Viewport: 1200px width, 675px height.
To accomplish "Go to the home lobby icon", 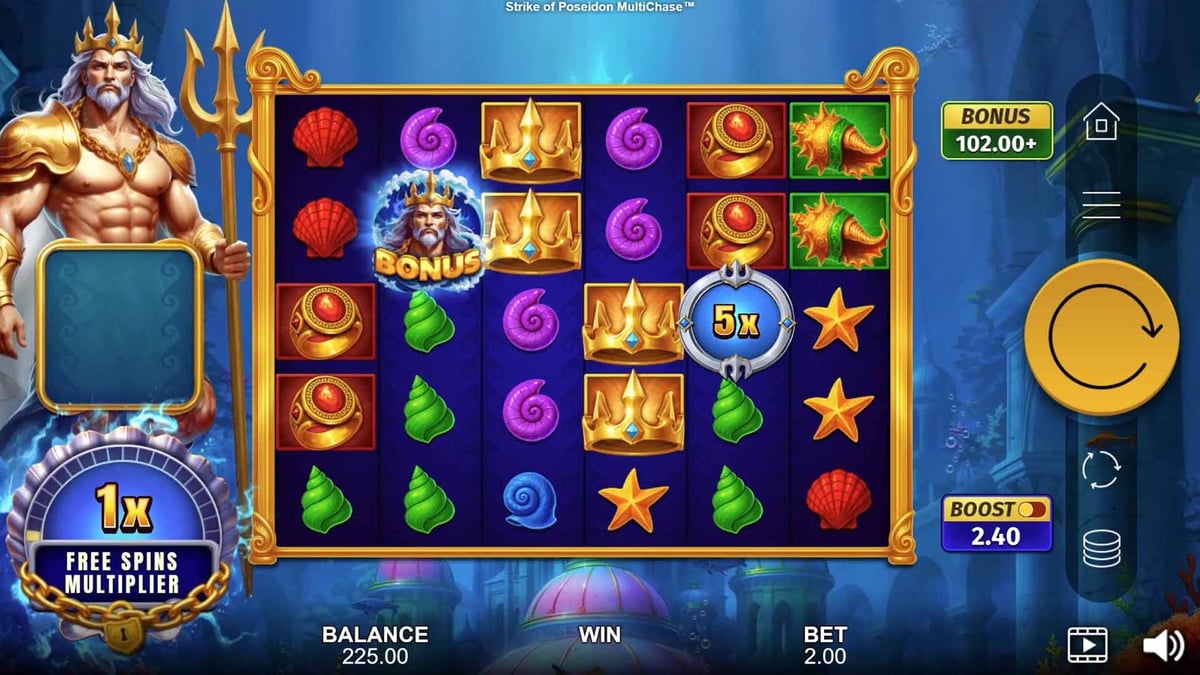I will click(1101, 122).
